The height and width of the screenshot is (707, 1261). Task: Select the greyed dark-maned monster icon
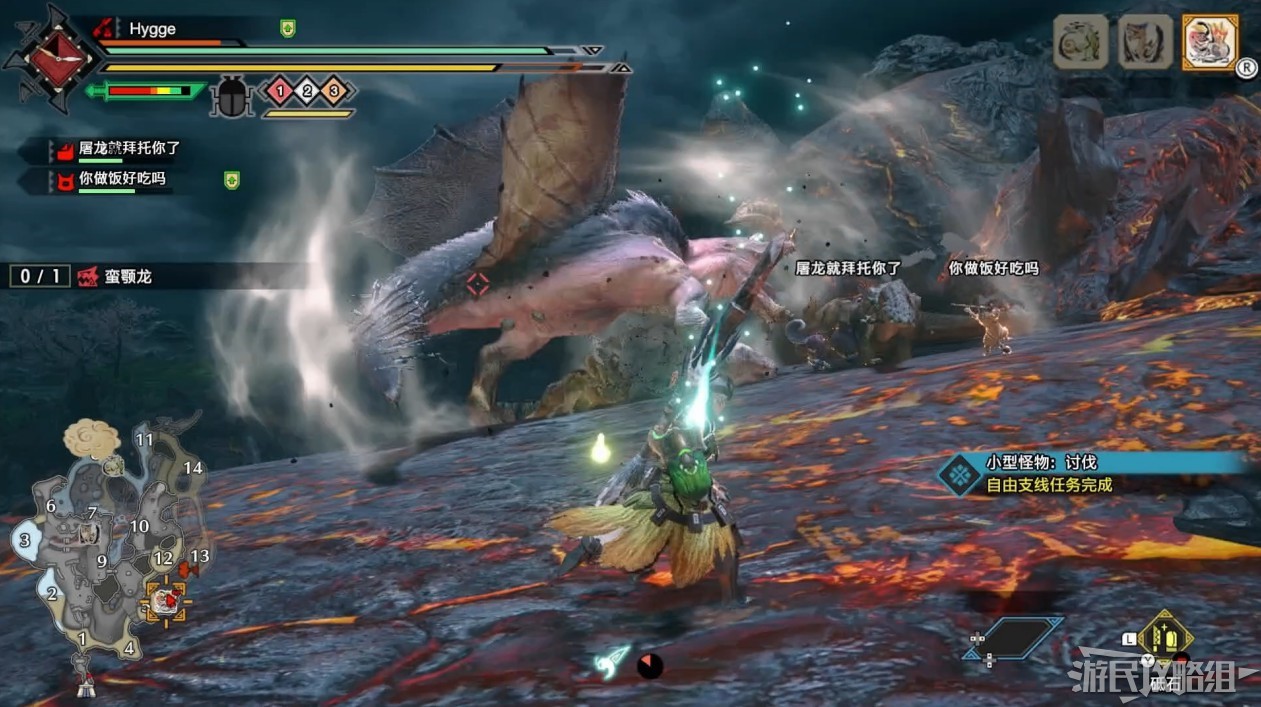click(1145, 42)
